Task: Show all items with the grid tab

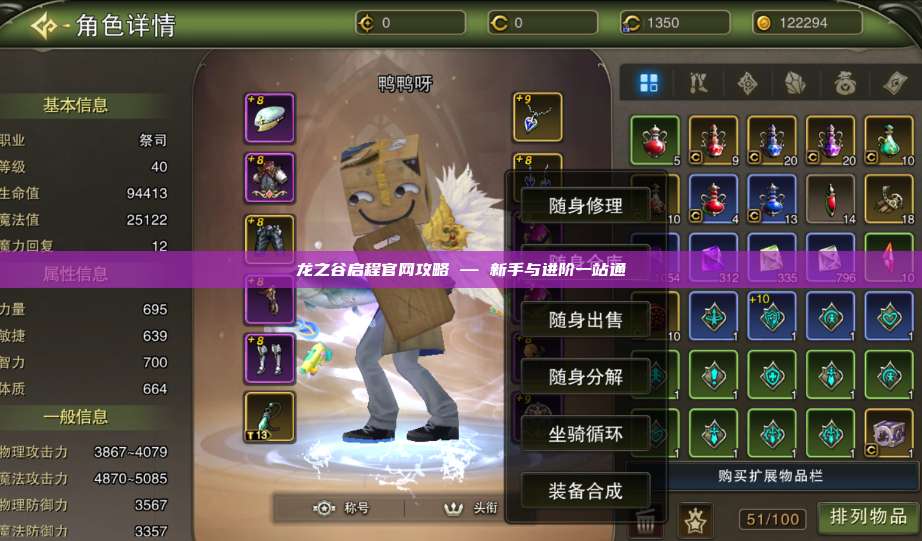Action: 649,83
